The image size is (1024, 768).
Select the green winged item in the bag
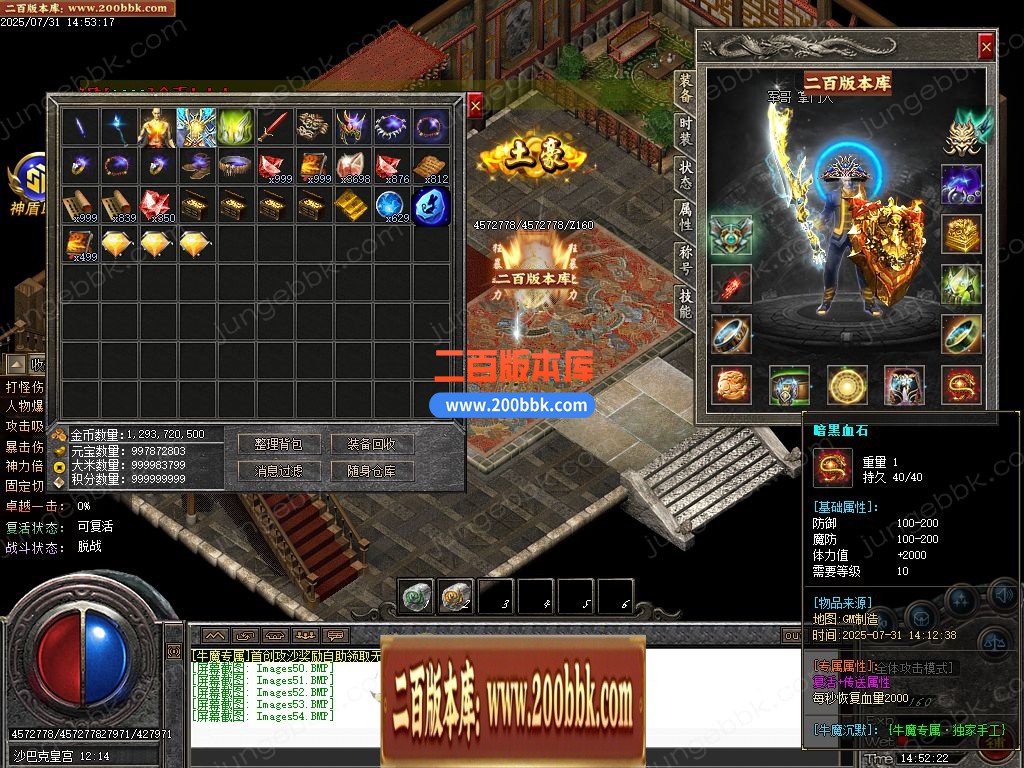[235, 126]
